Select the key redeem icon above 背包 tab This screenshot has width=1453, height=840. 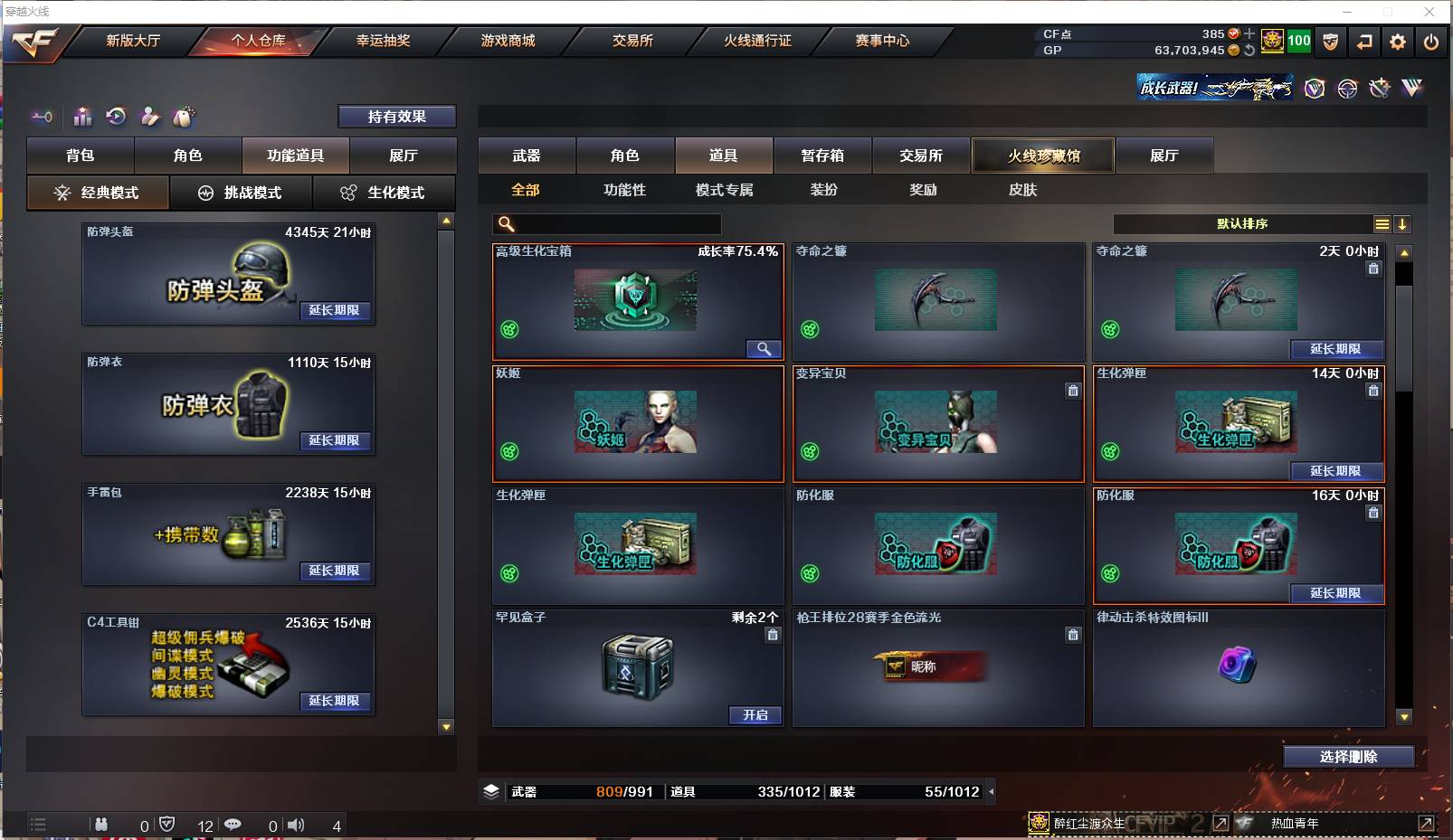[x=42, y=117]
